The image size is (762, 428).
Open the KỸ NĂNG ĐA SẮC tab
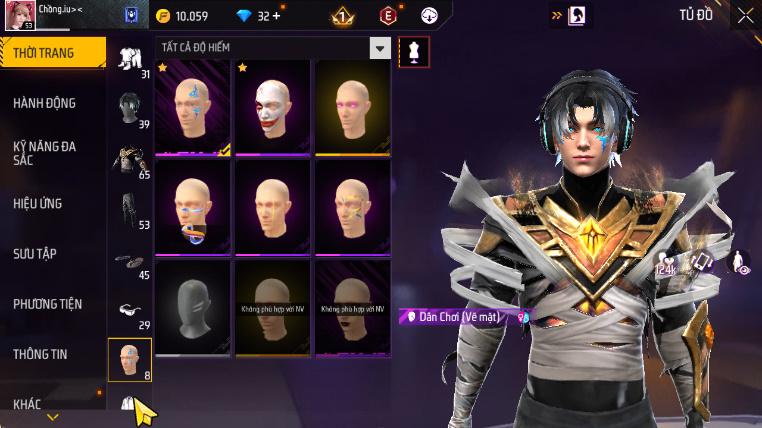tap(45, 152)
